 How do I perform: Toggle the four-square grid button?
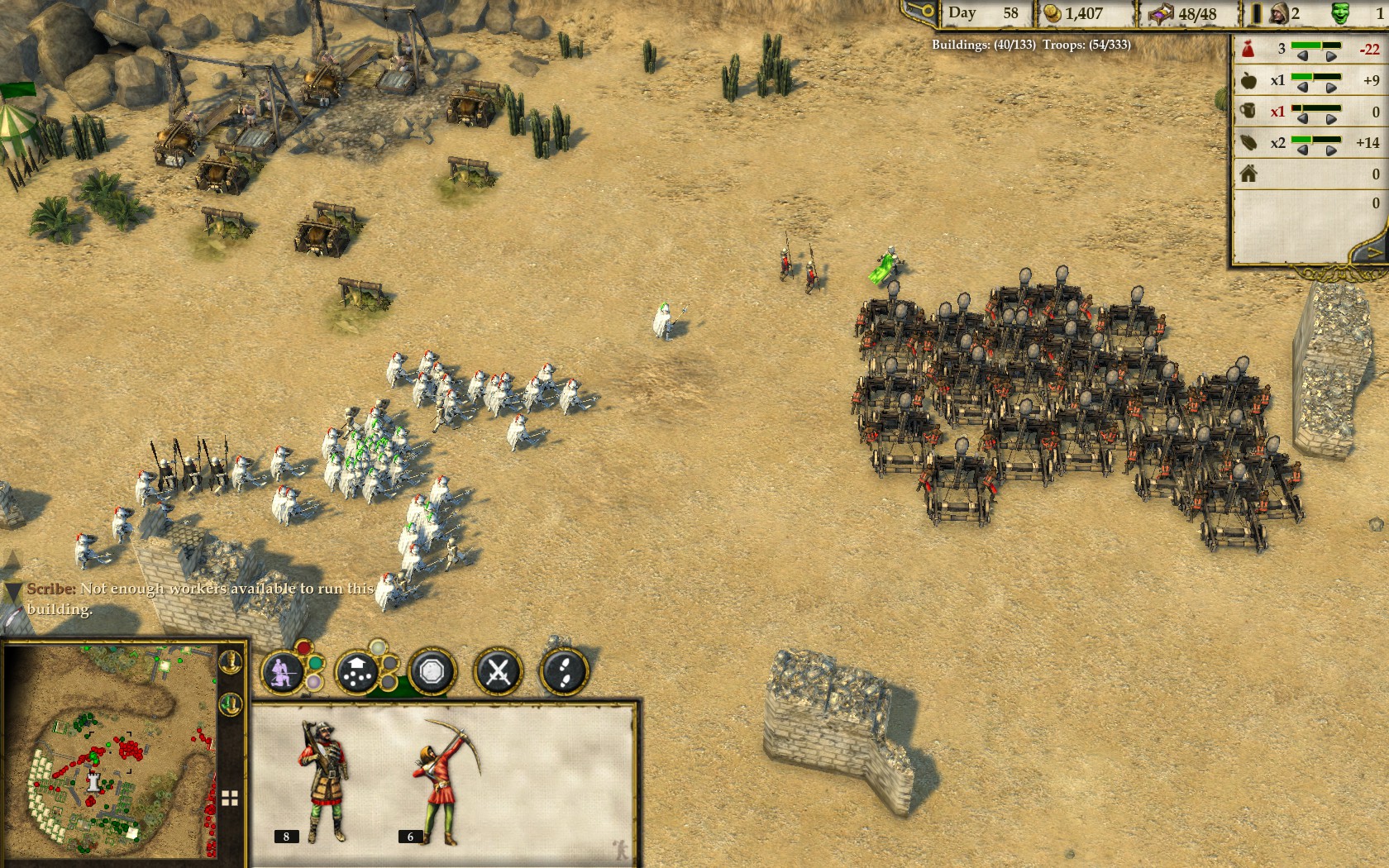(230, 798)
